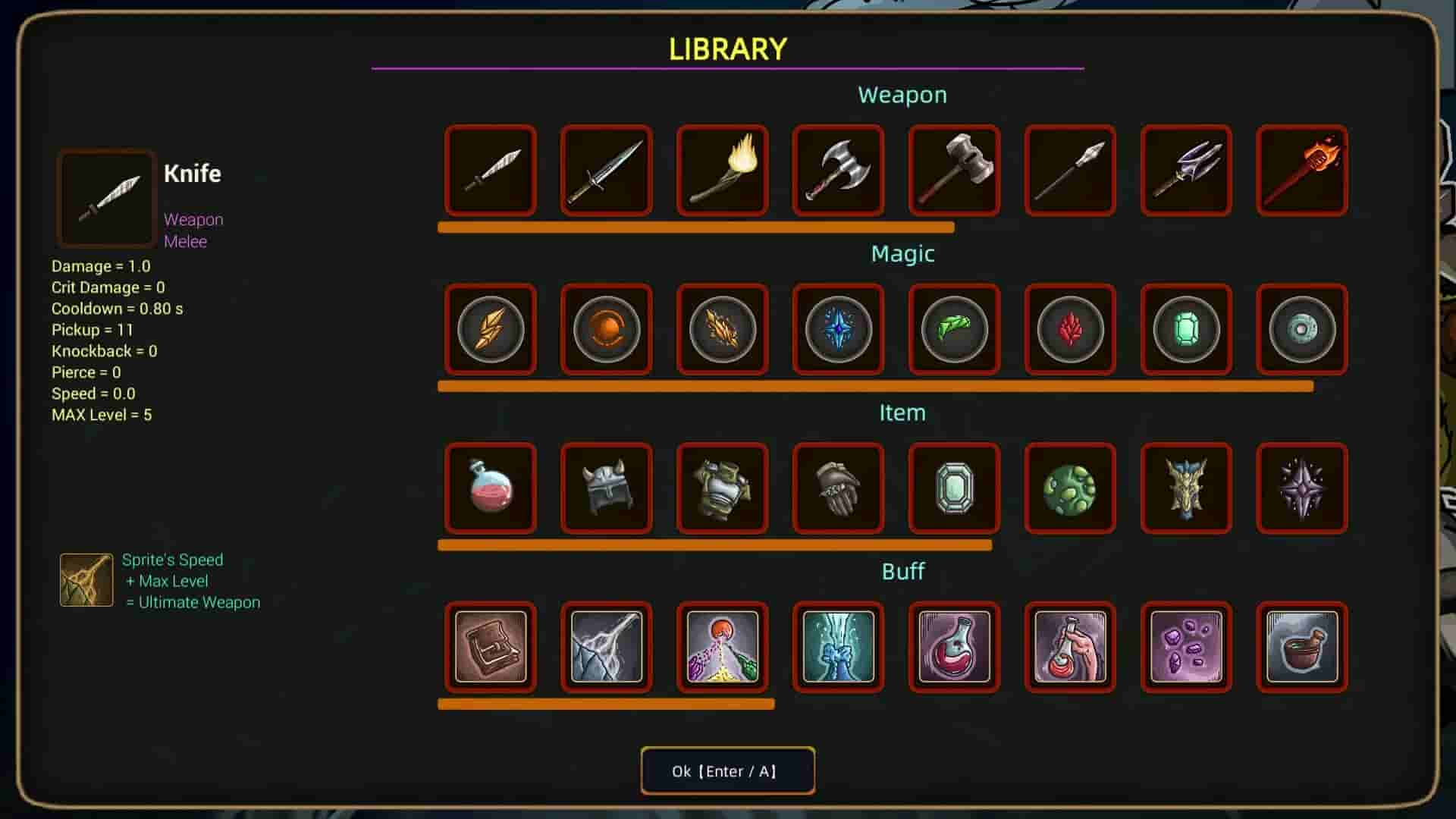Image resolution: width=1456 pixels, height=819 pixels.
Task: Pick the red crystal magic icon
Action: [1070, 330]
